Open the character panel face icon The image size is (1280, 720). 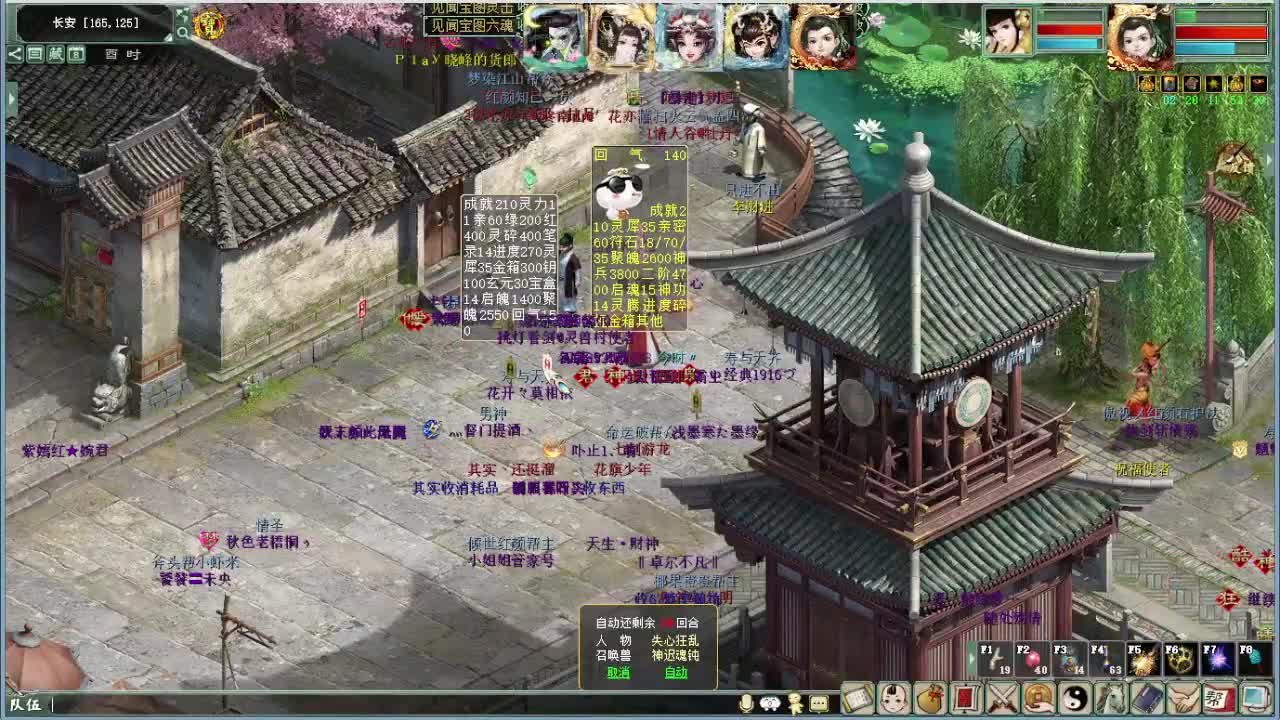click(895, 700)
